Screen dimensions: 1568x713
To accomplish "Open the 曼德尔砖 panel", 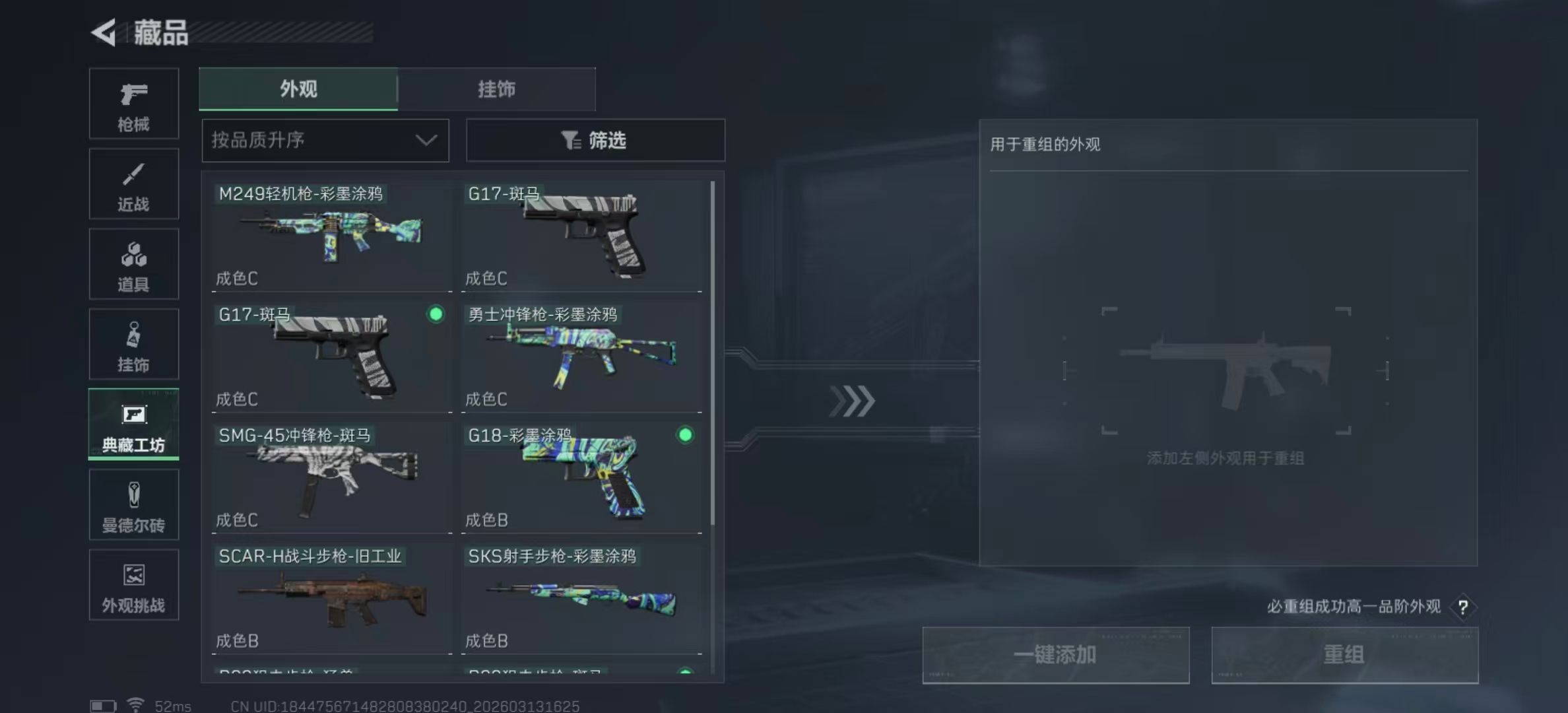I will tap(133, 504).
